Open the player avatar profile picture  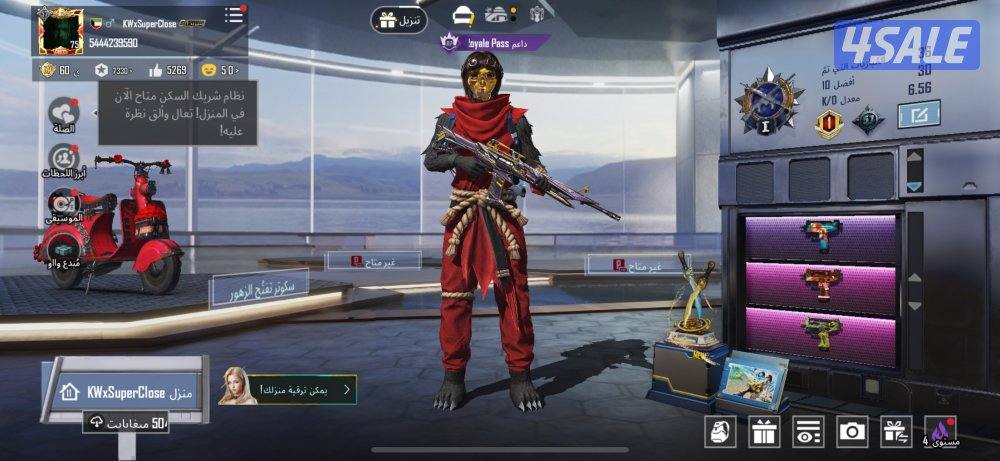[60, 31]
